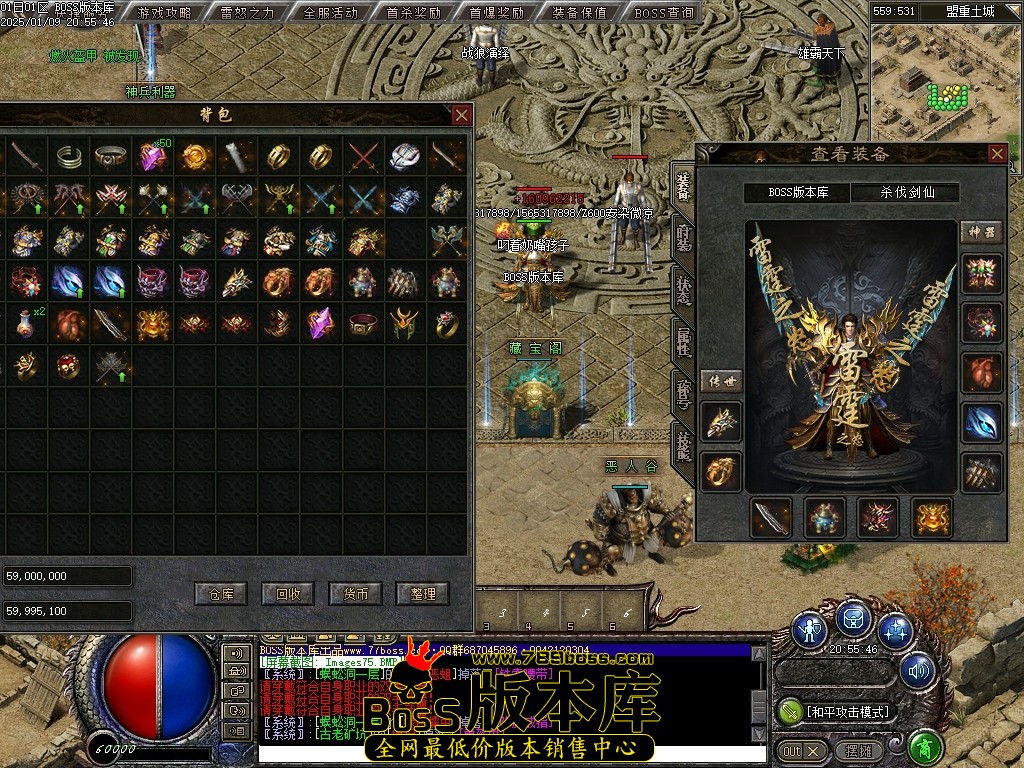Open the 仓库 warehouse from the bag
1024x768 pixels.
[221, 593]
